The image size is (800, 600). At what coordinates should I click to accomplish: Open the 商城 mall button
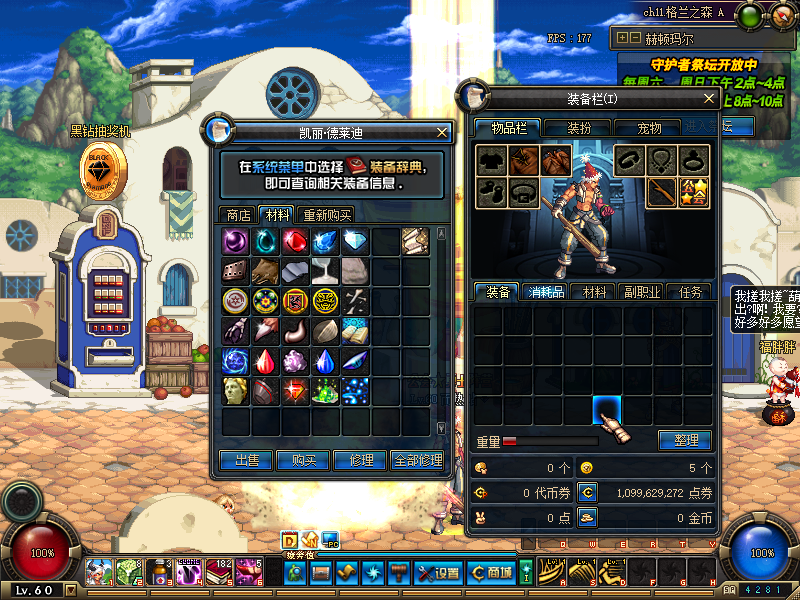tap(490, 573)
